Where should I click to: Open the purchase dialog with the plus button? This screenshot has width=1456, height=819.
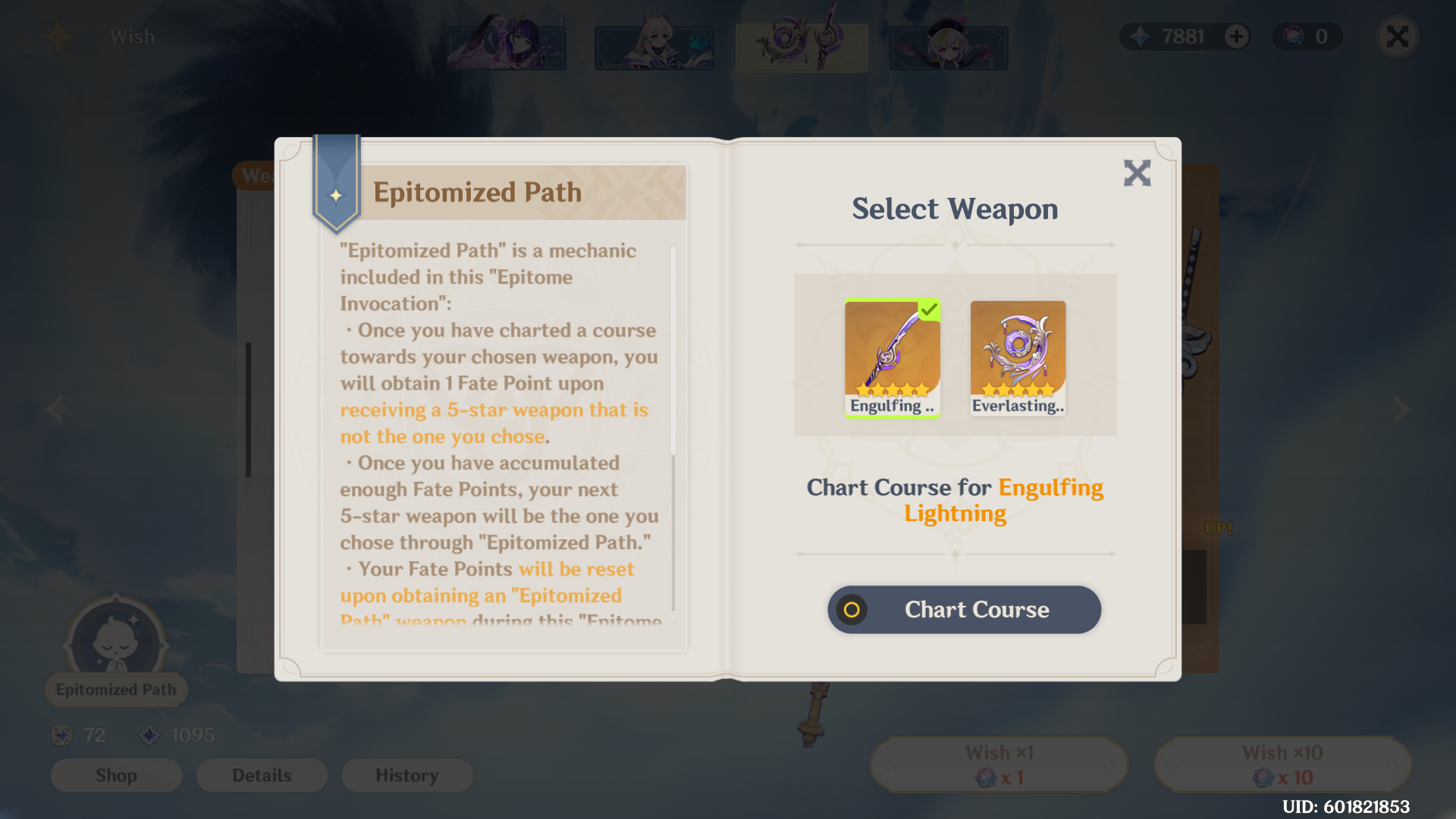tap(1235, 36)
